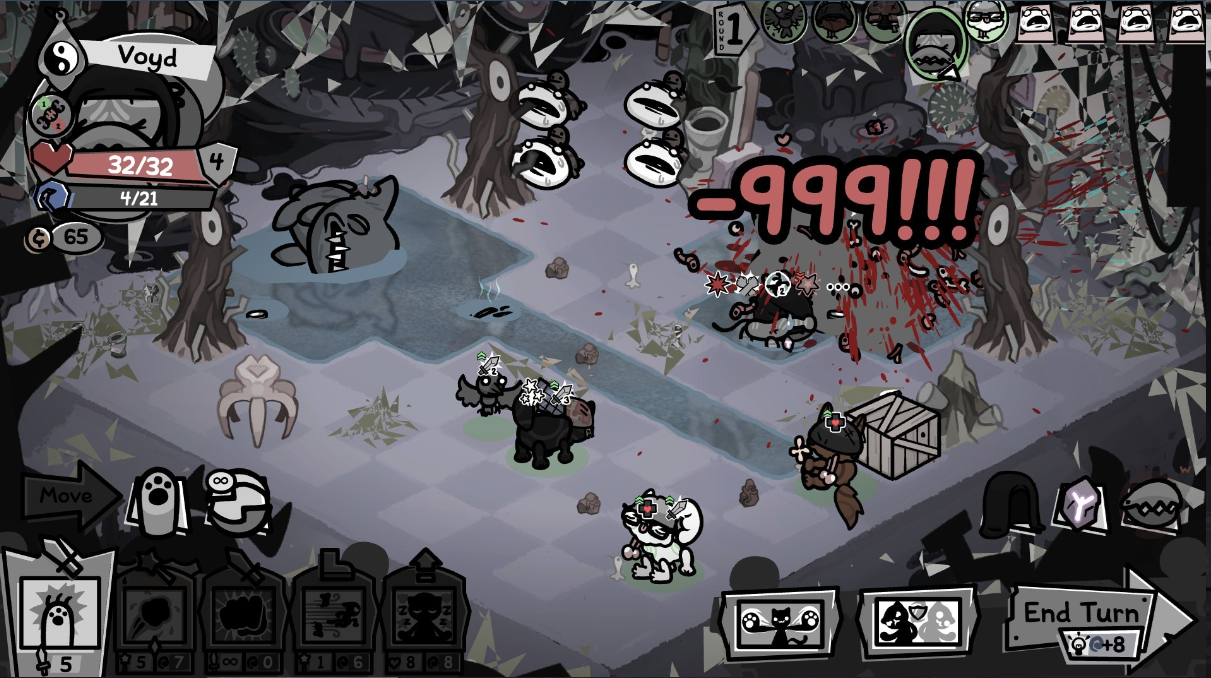Image resolution: width=1211 pixels, height=678 pixels.
Task: Click Voyd's yin-yang class emblem
Action: pos(59,56)
